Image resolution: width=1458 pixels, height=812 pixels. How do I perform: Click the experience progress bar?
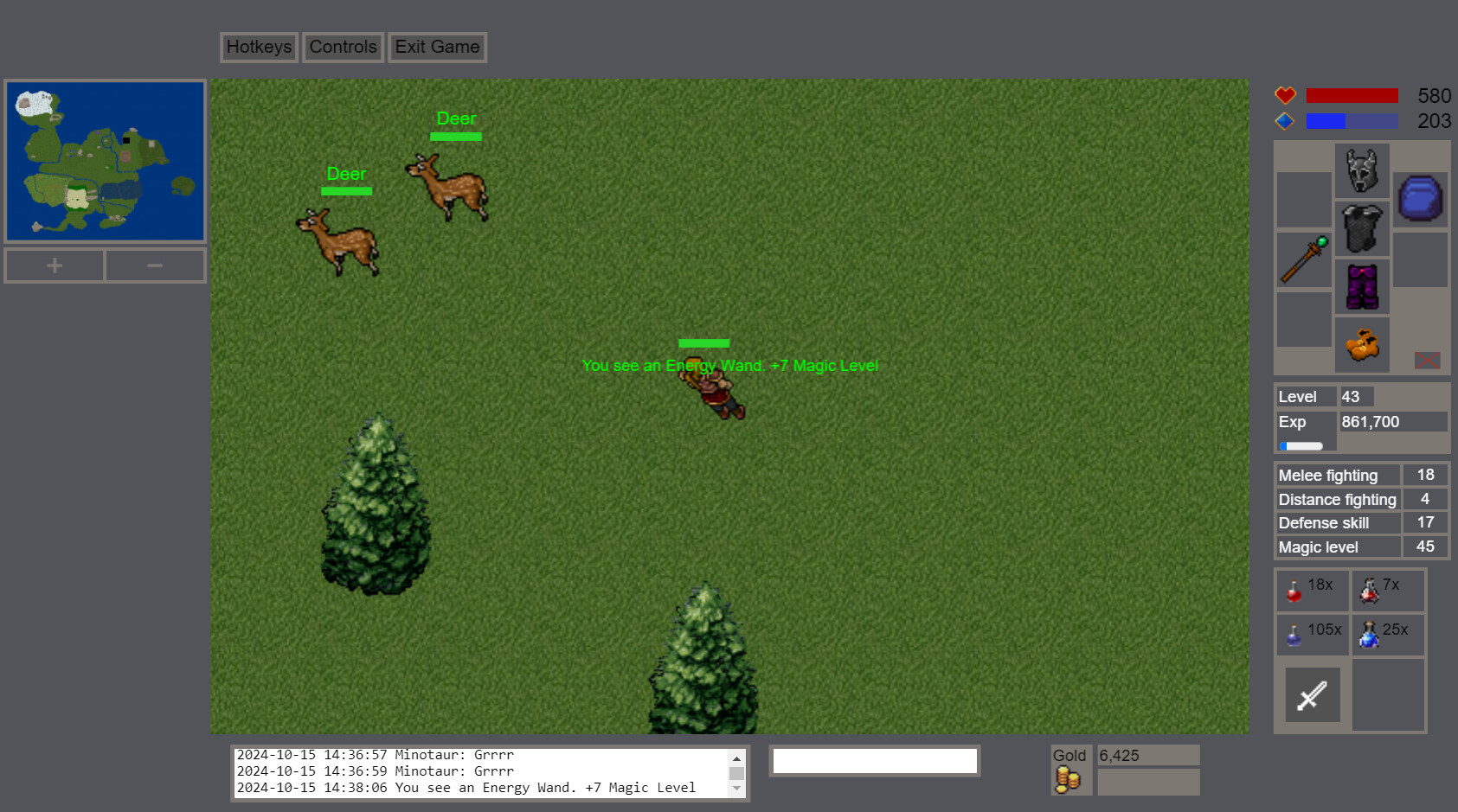pos(1301,445)
